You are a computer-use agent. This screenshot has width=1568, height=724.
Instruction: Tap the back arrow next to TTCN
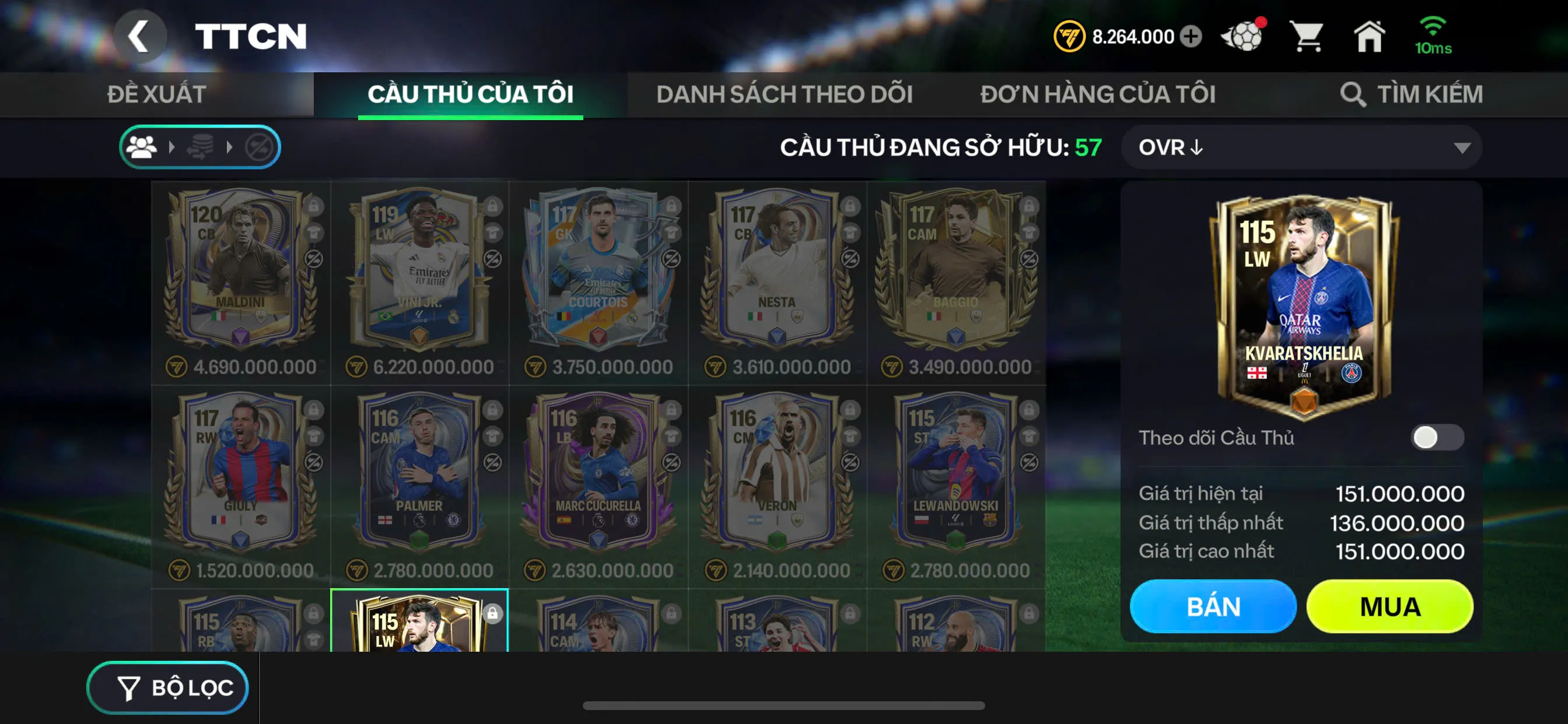pos(141,36)
